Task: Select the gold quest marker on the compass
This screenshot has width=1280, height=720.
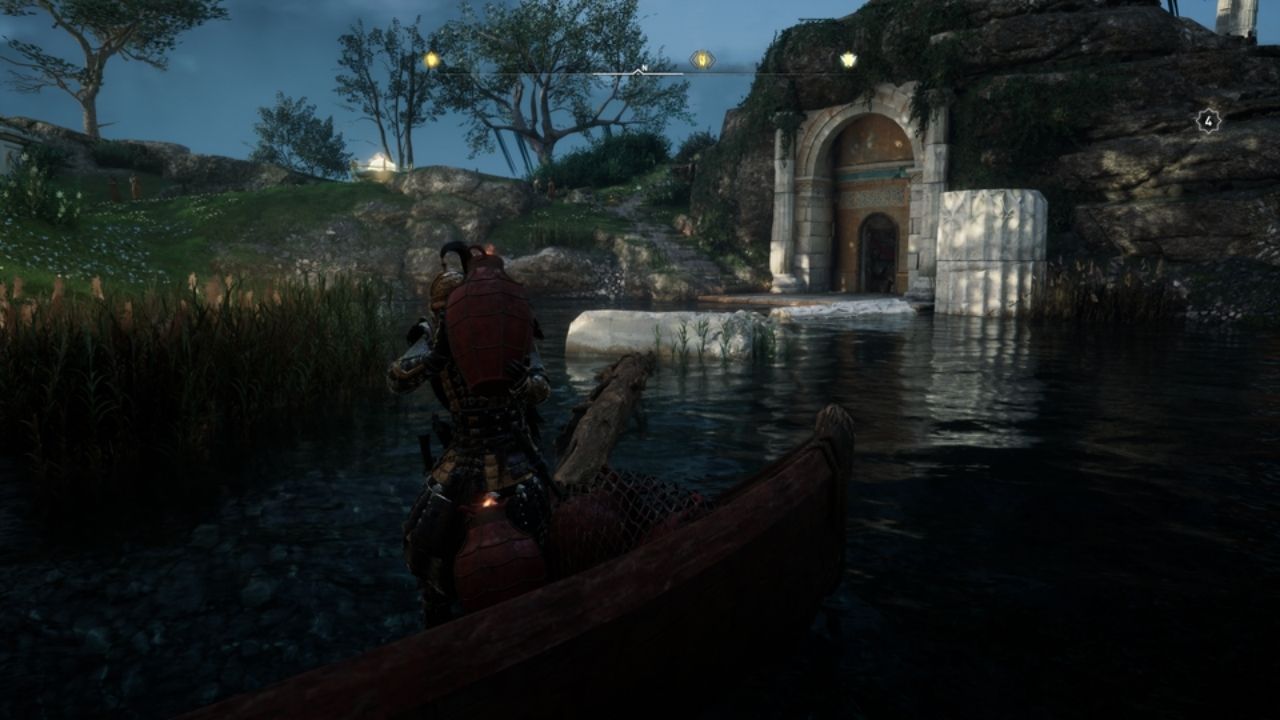Action: pos(703,59)
